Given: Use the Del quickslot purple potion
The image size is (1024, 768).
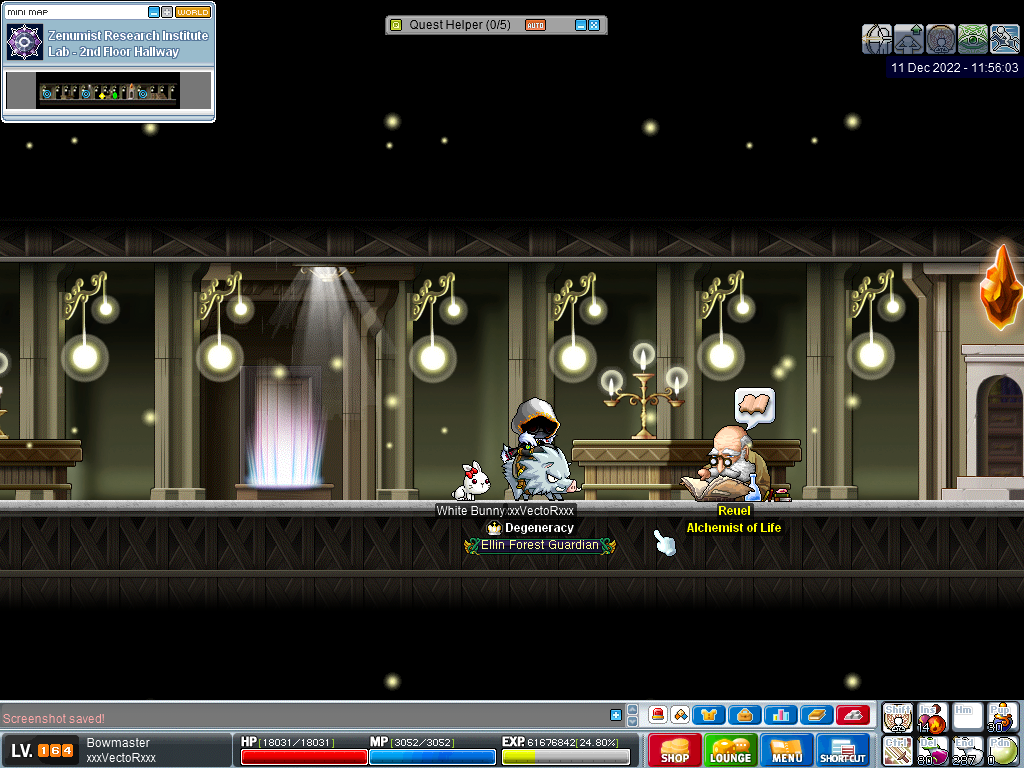Looking at the screenshot, I should pos(932,750).
